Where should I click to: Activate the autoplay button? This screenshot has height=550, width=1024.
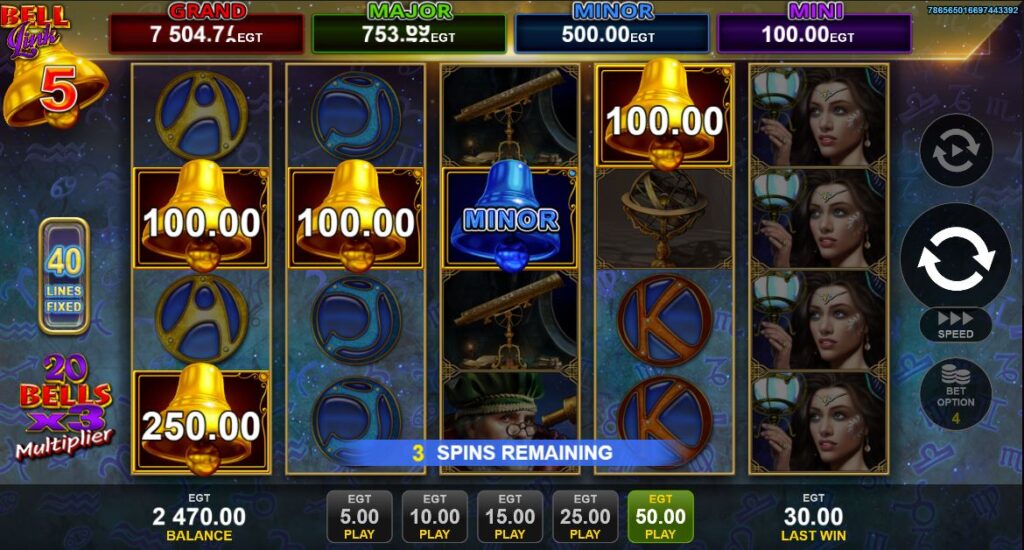[x=955, y=151]
